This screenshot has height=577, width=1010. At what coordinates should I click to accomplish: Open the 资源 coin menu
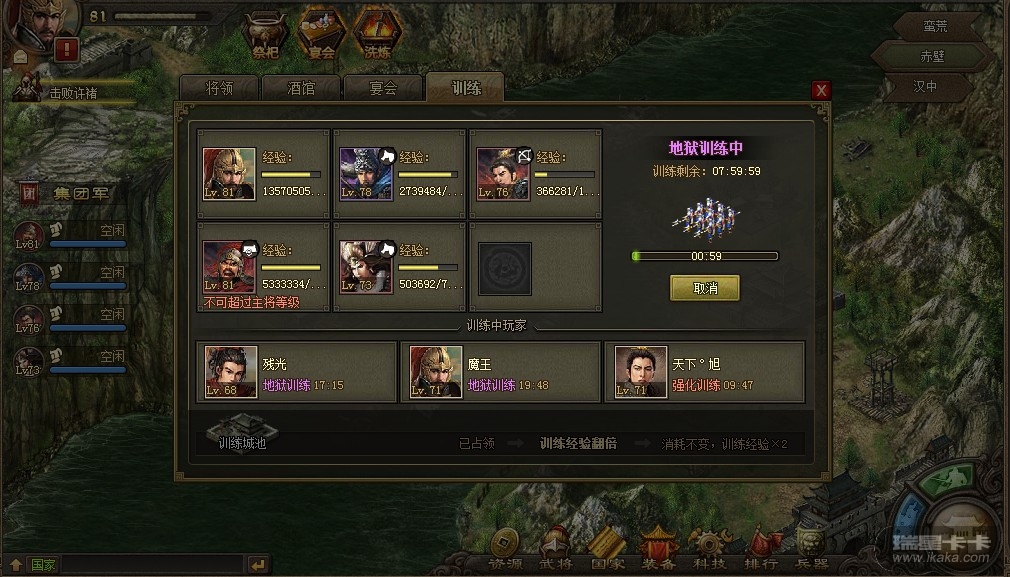pyautogui.click(x=505, y=549)
